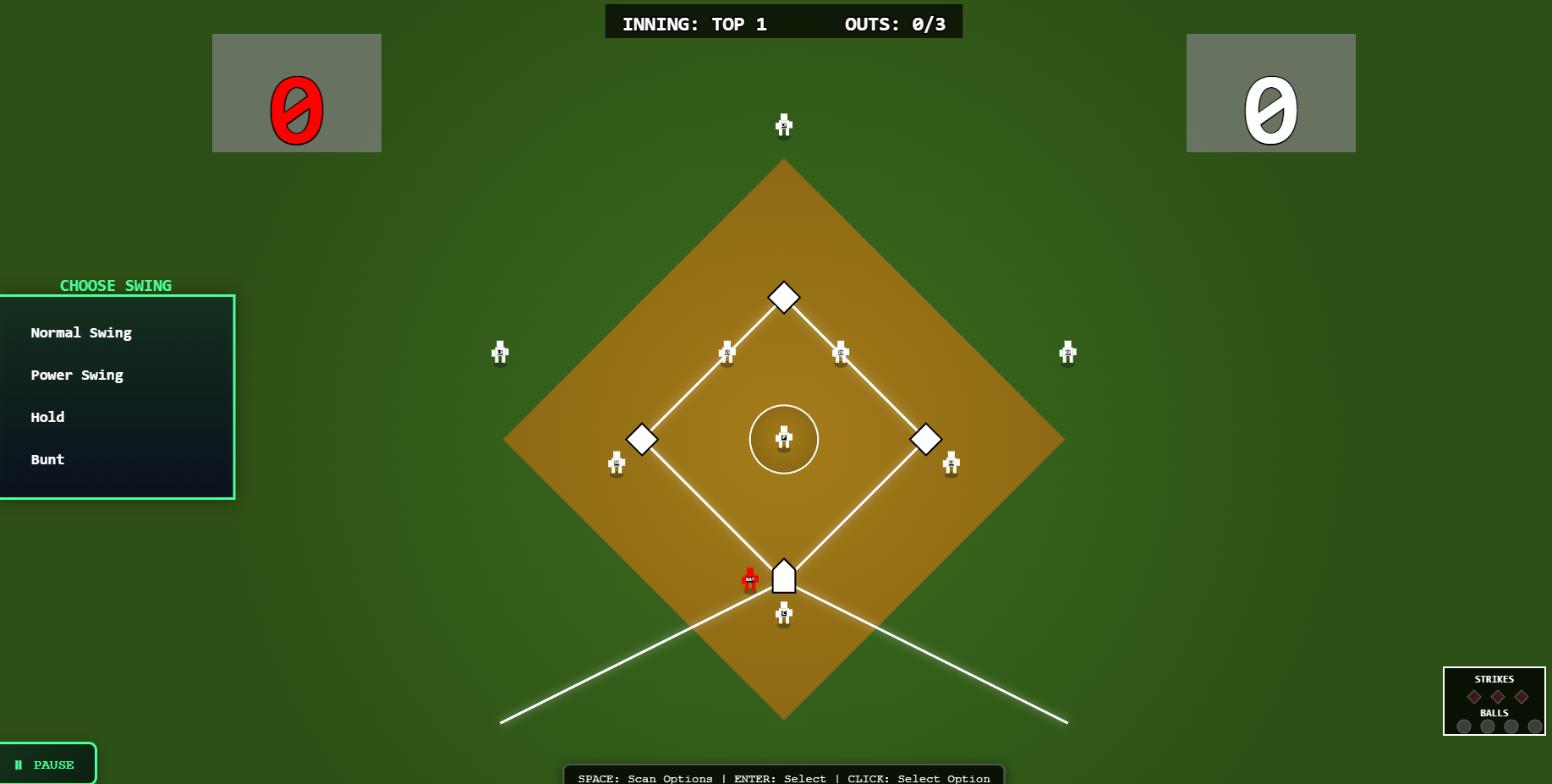Click the shortstop near second base

[727, 354]
